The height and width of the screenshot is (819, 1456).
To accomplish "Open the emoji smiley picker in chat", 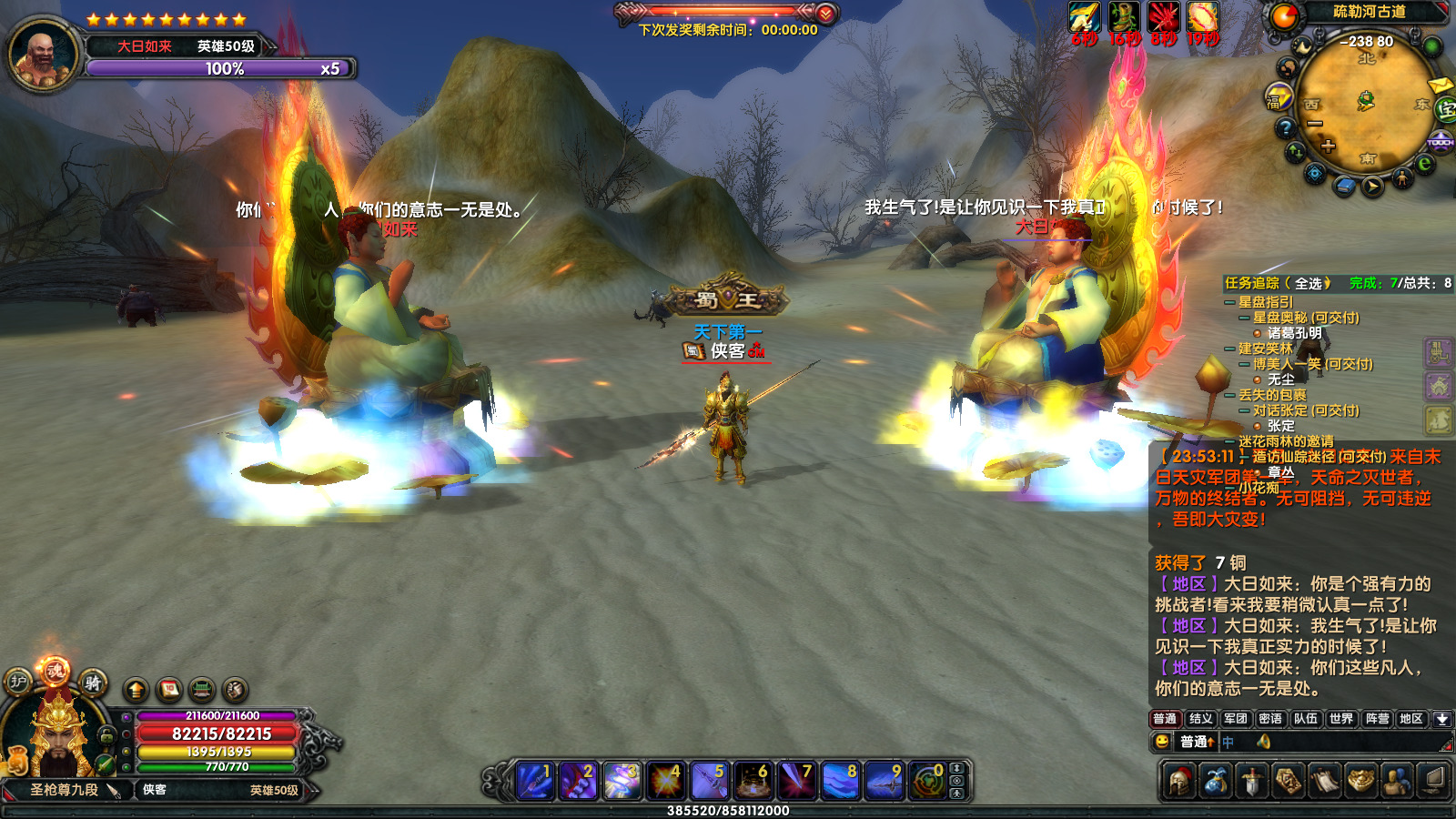I will [x=1162, y=742].
